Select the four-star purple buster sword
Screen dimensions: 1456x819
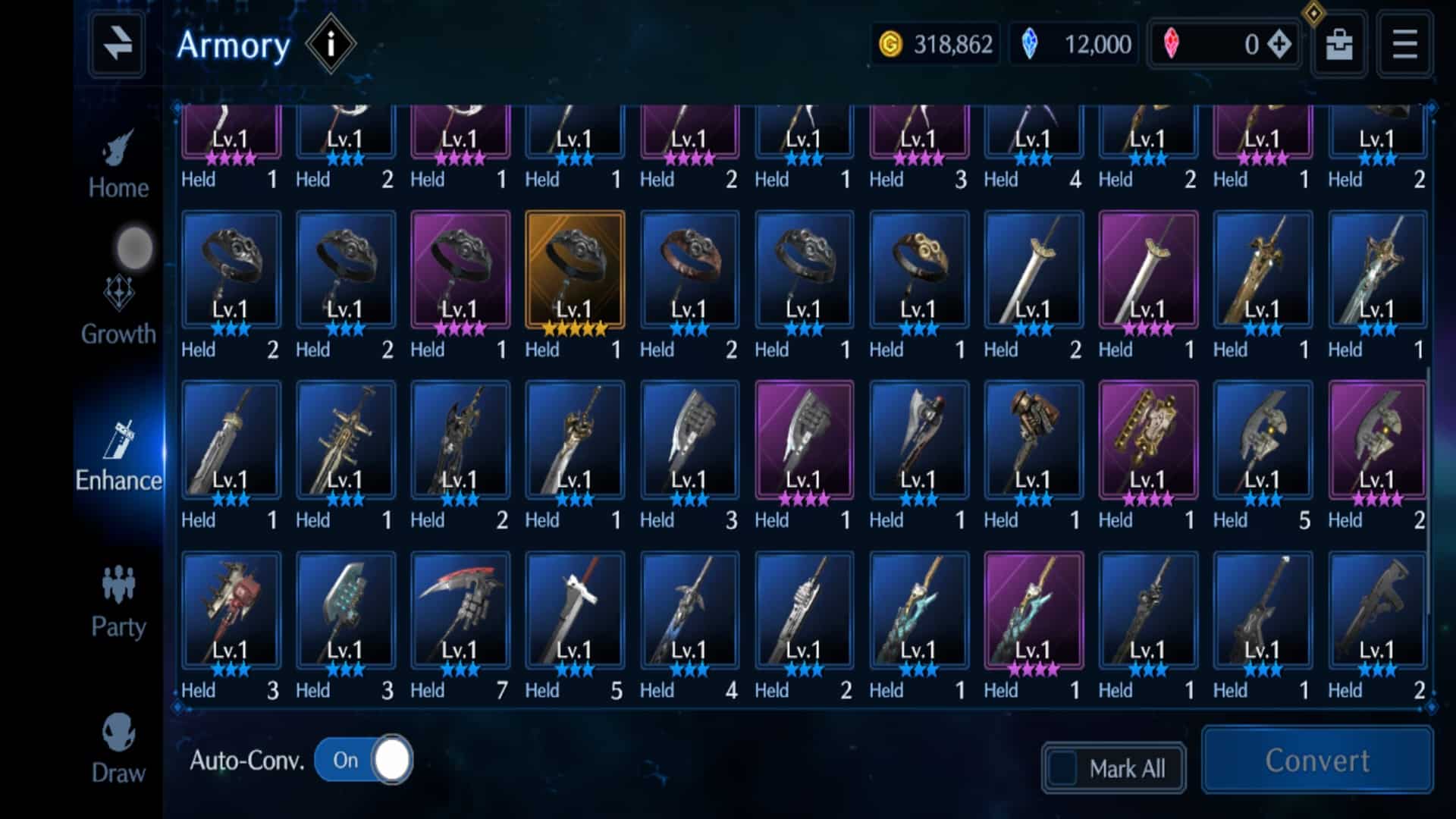[x=804, y=440]
